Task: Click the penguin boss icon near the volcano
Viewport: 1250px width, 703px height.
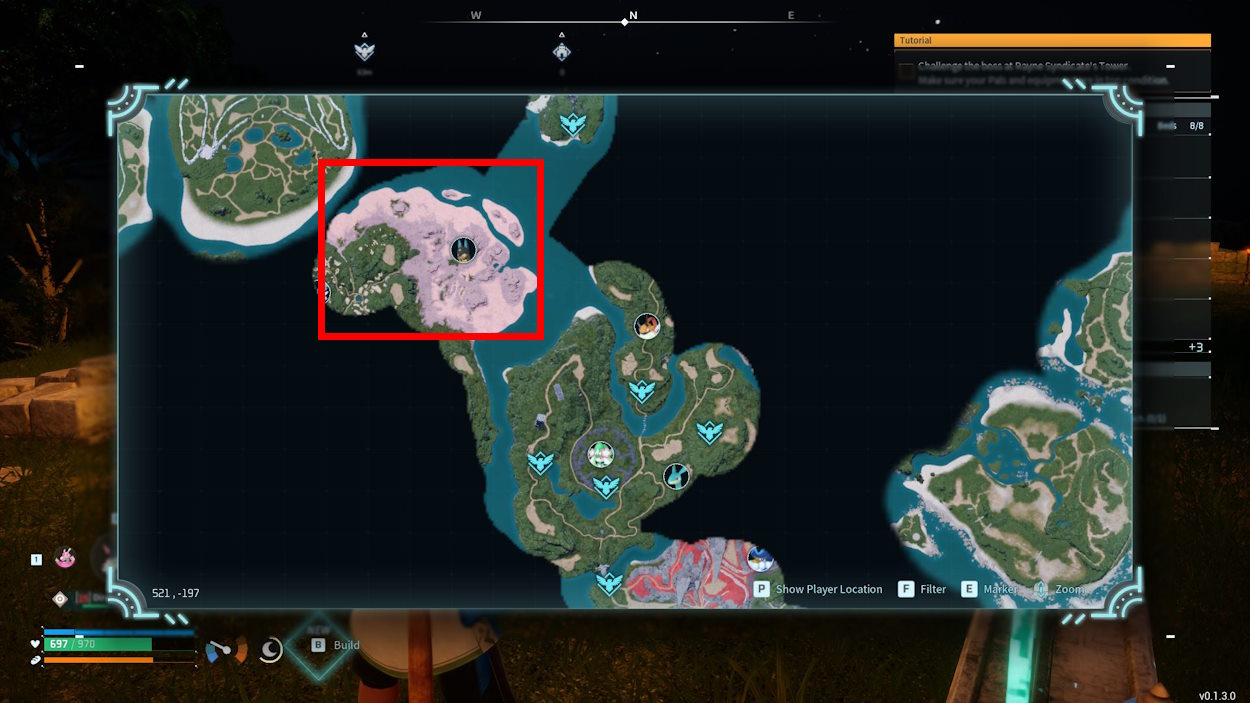Action: point(760,558)
